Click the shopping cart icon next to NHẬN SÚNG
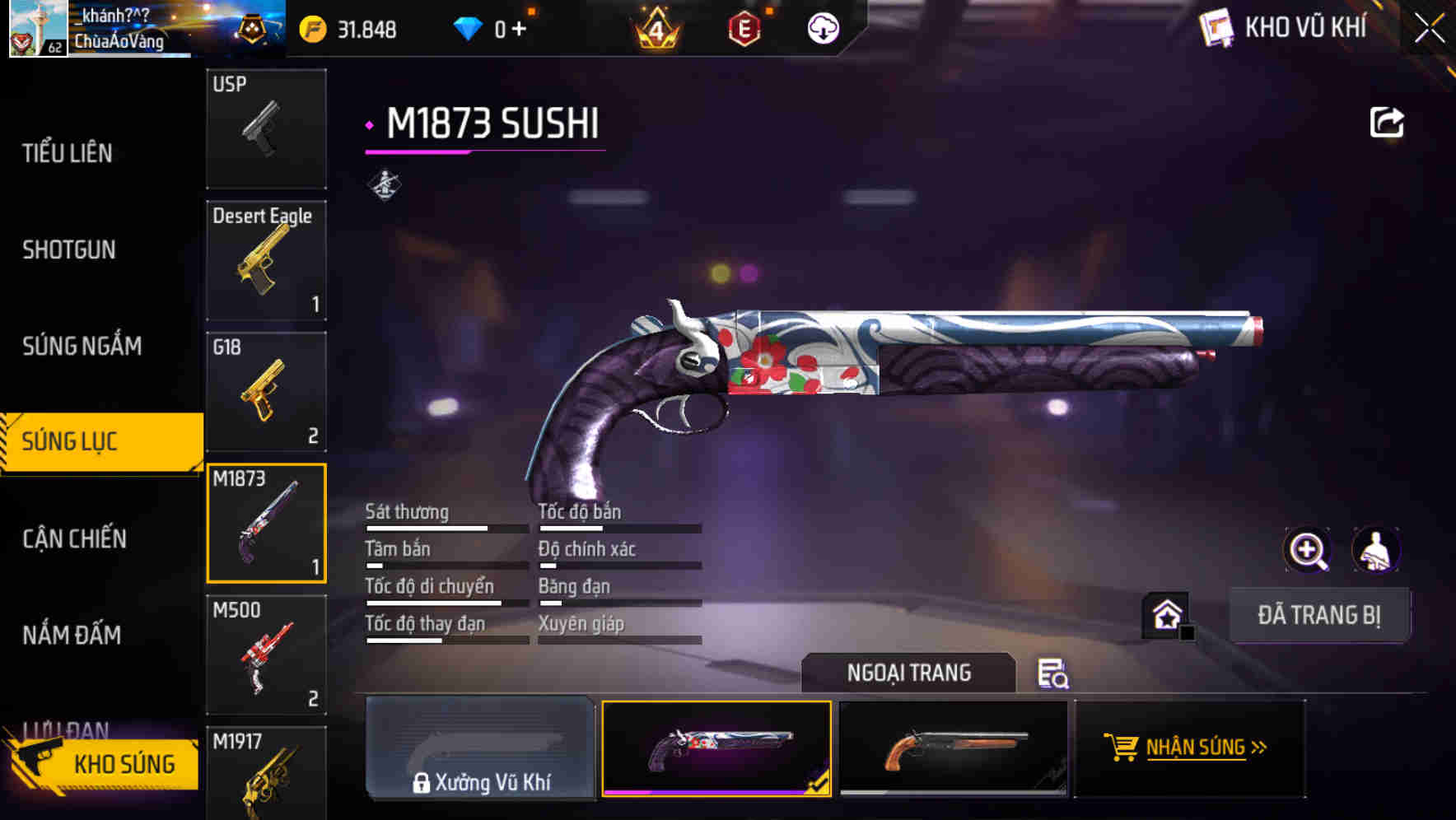 1122,748
